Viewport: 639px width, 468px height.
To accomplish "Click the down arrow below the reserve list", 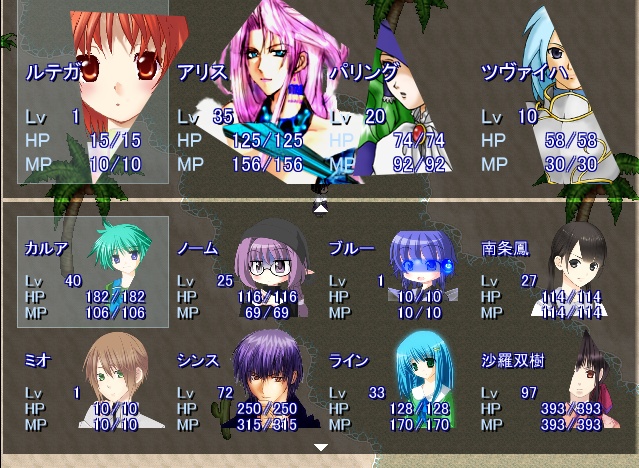I will tap(320, 446).
